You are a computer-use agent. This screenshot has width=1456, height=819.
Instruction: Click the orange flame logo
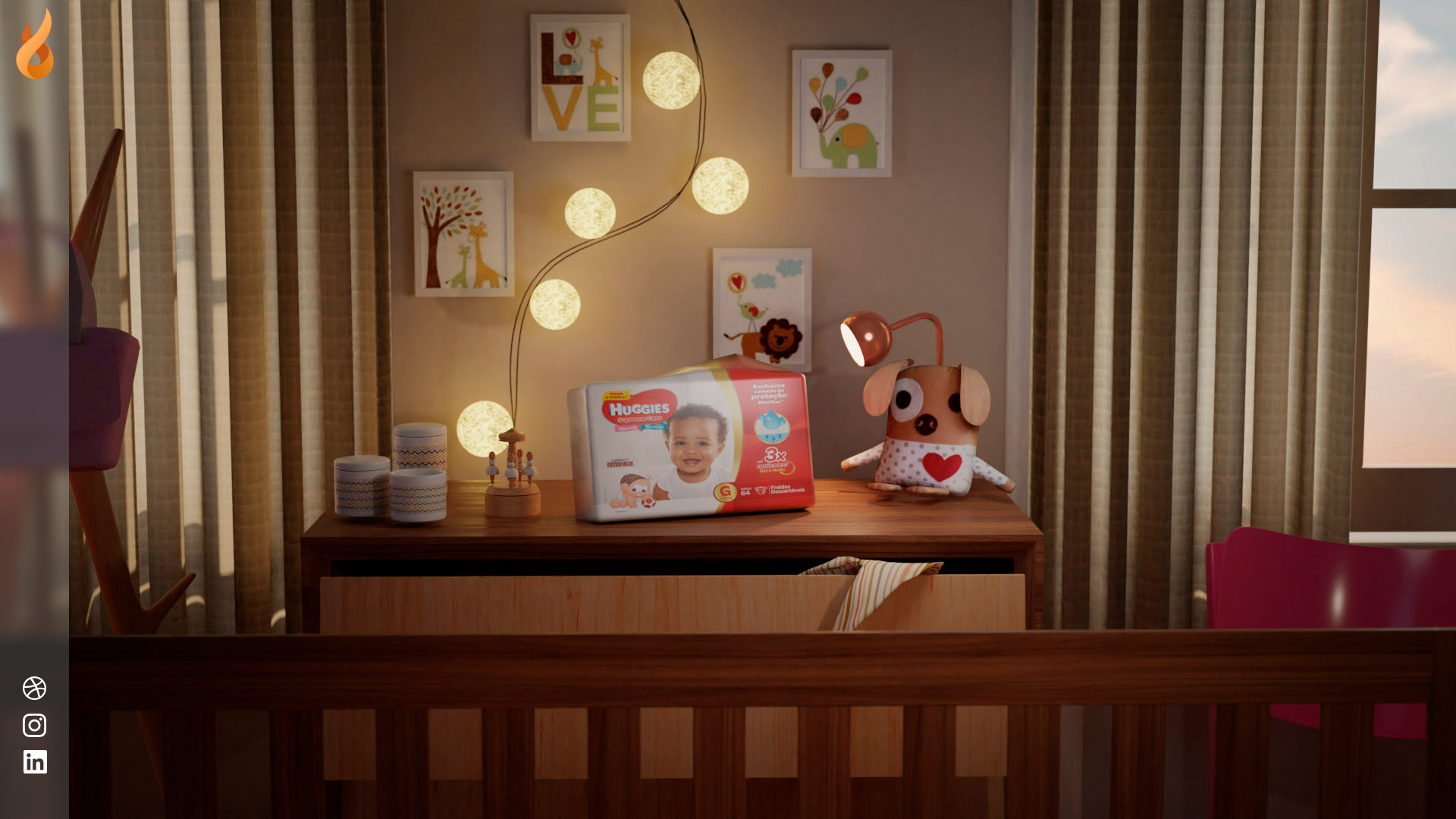pyautogui.click(x=35, y=45)
